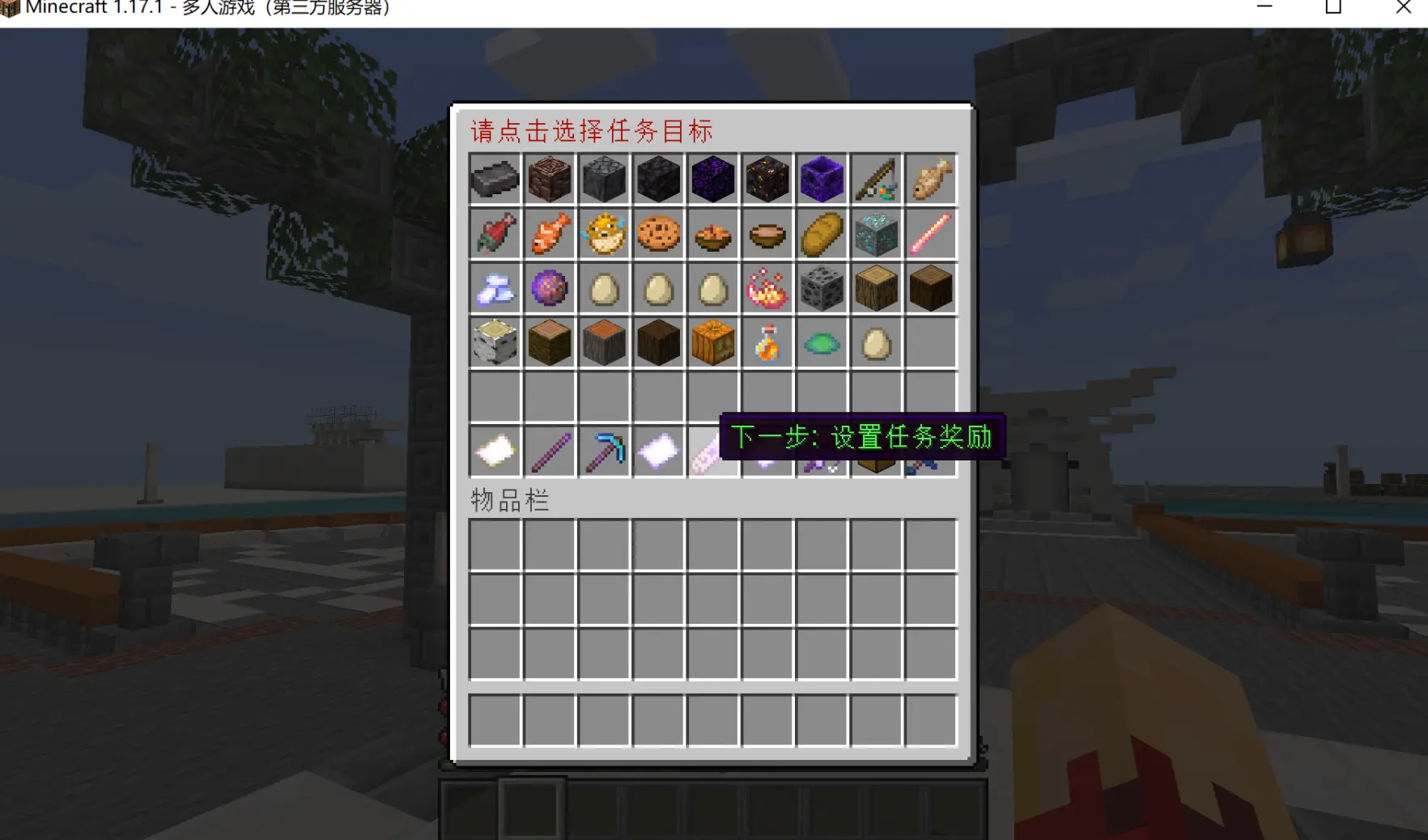Image resolution: width=1428 pixels, height=840 pixels.
Task: Pick the orange tropical fish item
Action: (x=550, y=234)
